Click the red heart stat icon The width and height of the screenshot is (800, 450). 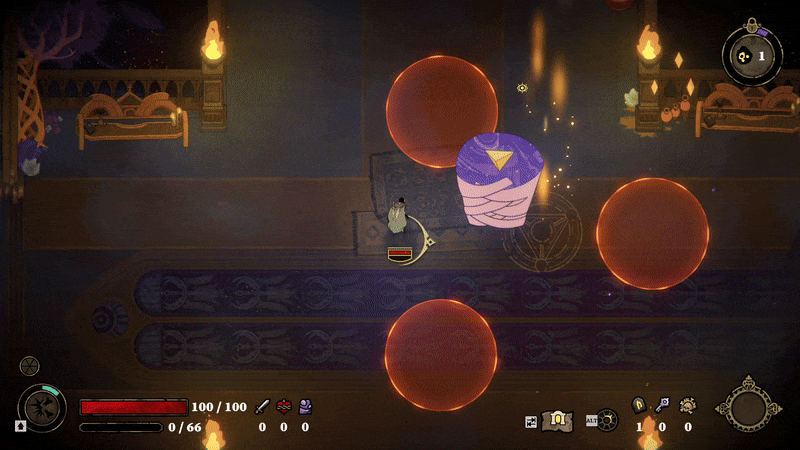[284, 406]
